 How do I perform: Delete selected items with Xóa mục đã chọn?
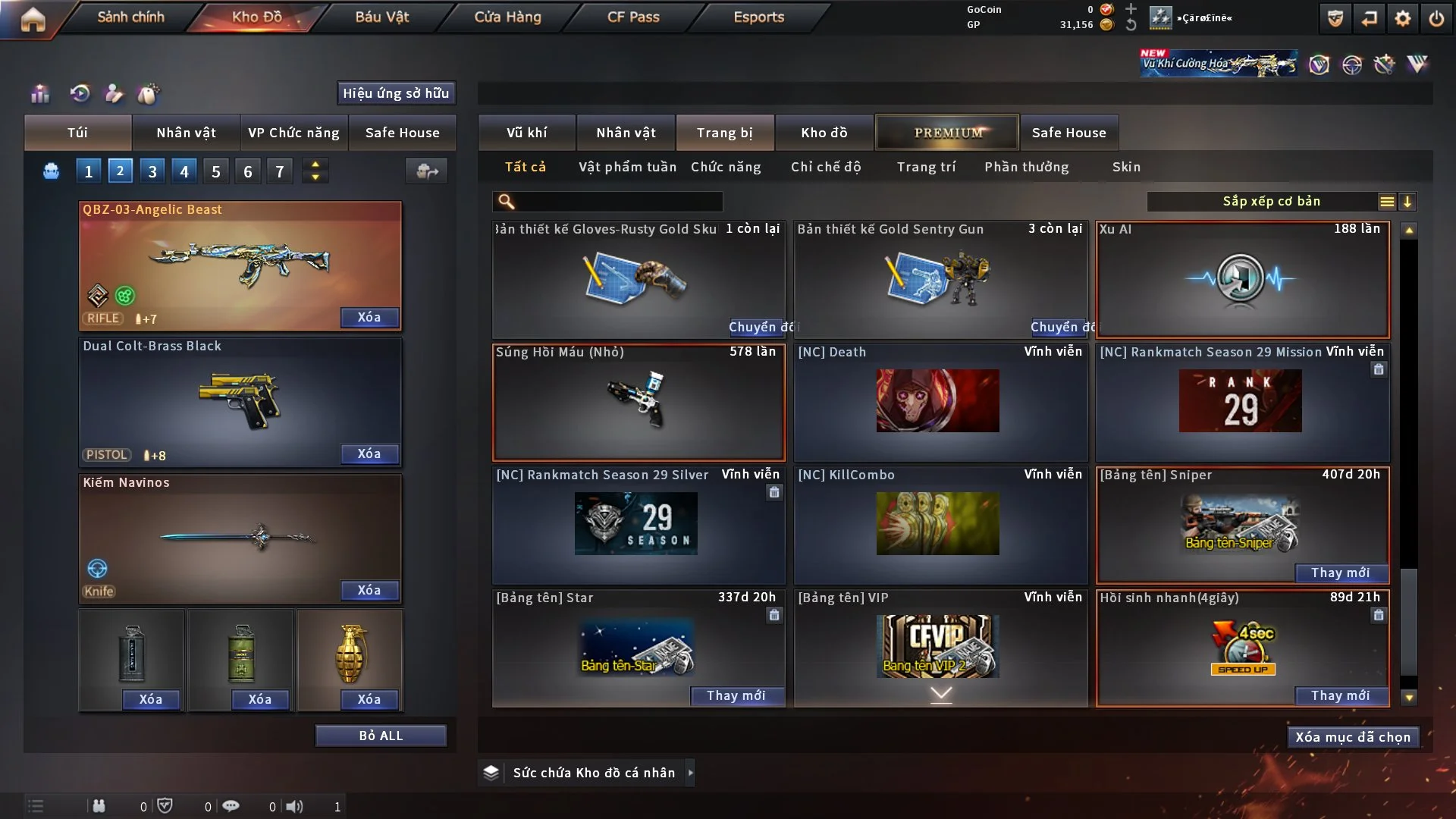pos(1353,737)
